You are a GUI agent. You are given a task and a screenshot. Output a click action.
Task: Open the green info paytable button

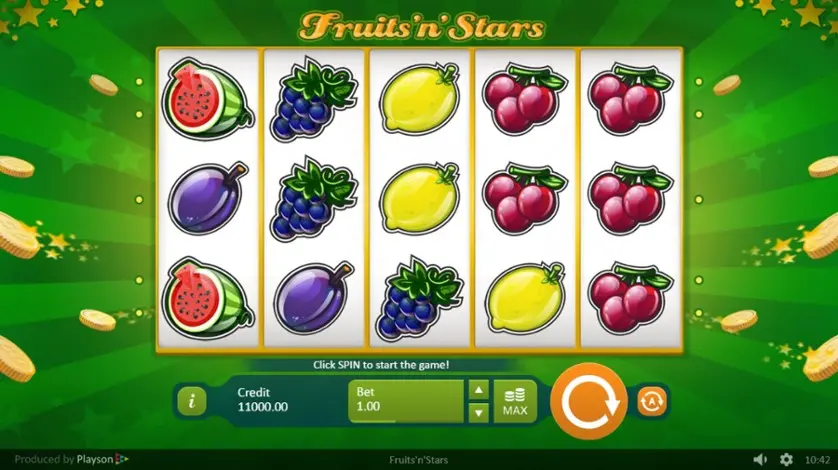pyautogui.click(x=191, y=401)
